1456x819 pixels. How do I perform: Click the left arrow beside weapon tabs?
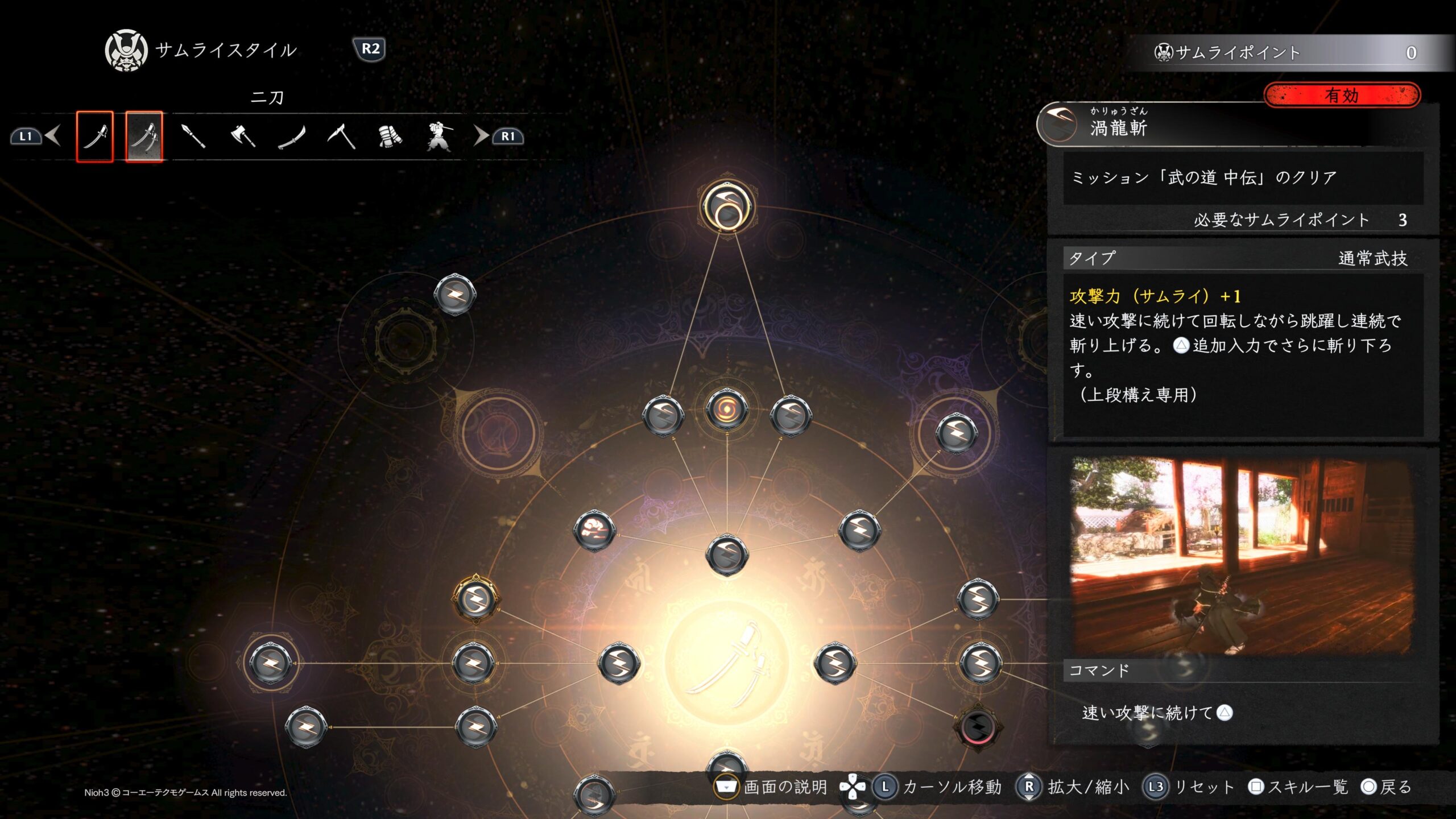coord(53,136)
